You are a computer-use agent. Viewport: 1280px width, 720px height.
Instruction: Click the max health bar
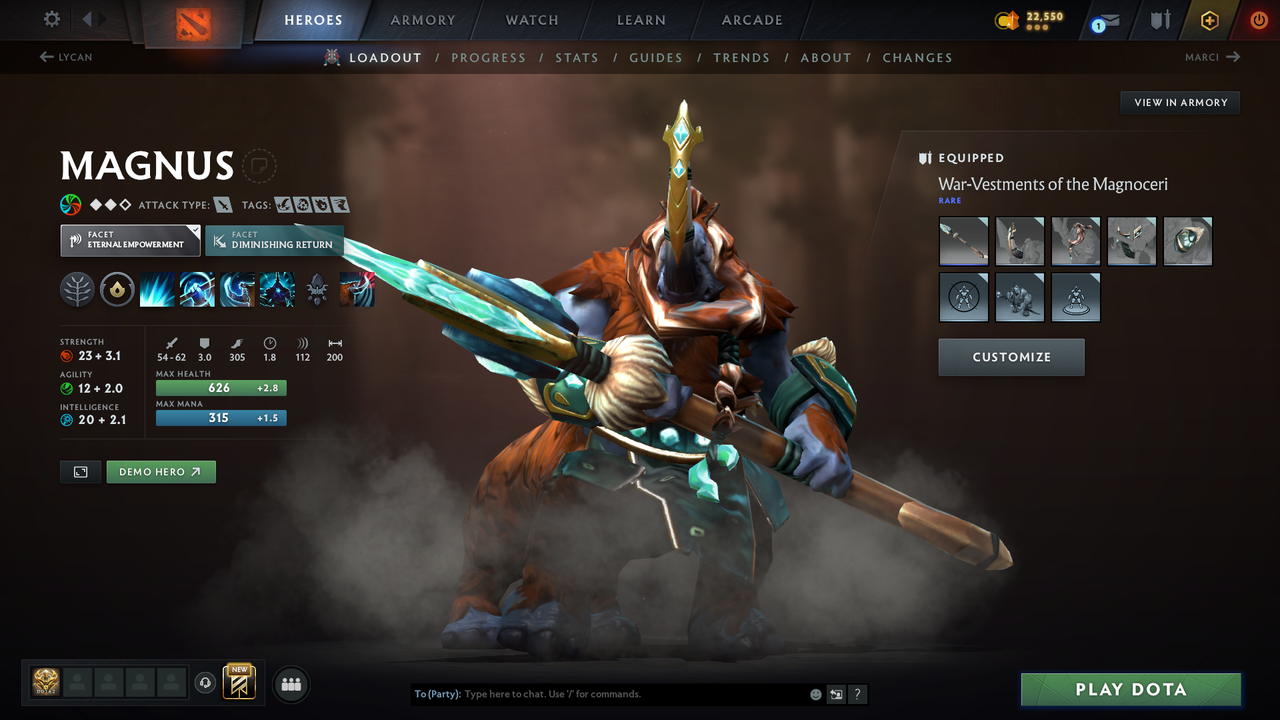(x=220, y=387)
